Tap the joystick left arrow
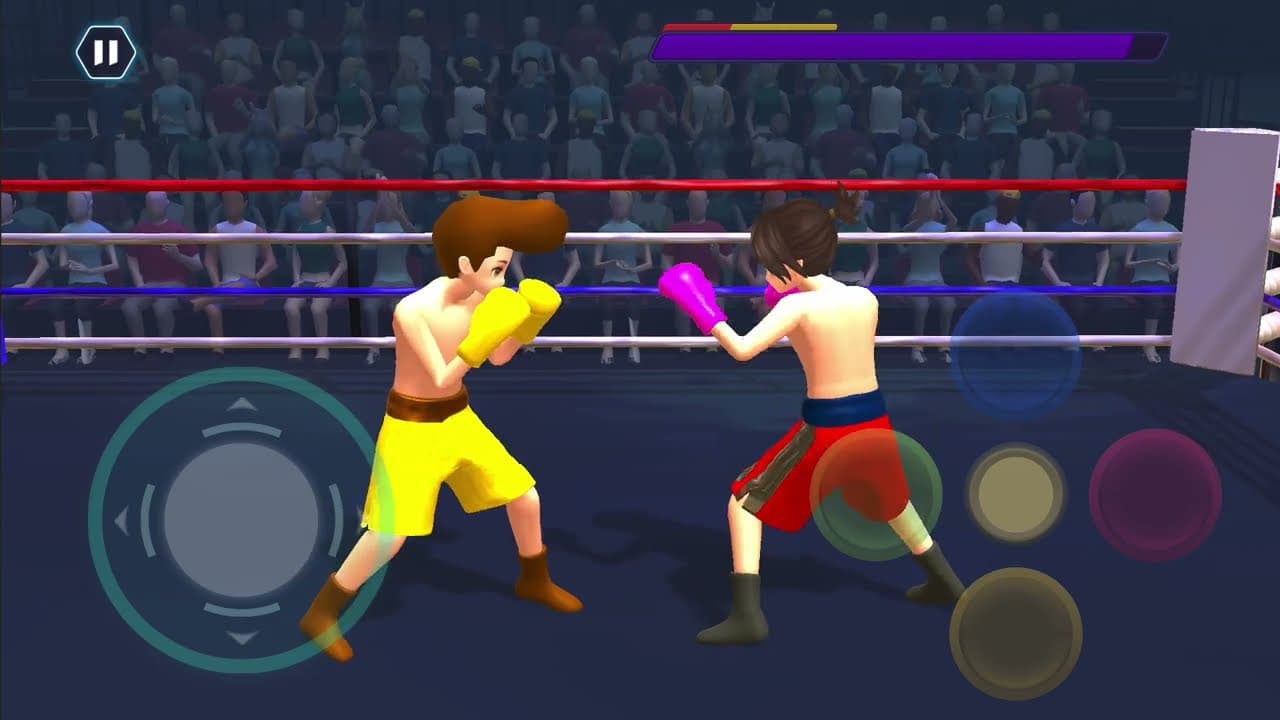The image size is (1280, 720). pos(123,521)
